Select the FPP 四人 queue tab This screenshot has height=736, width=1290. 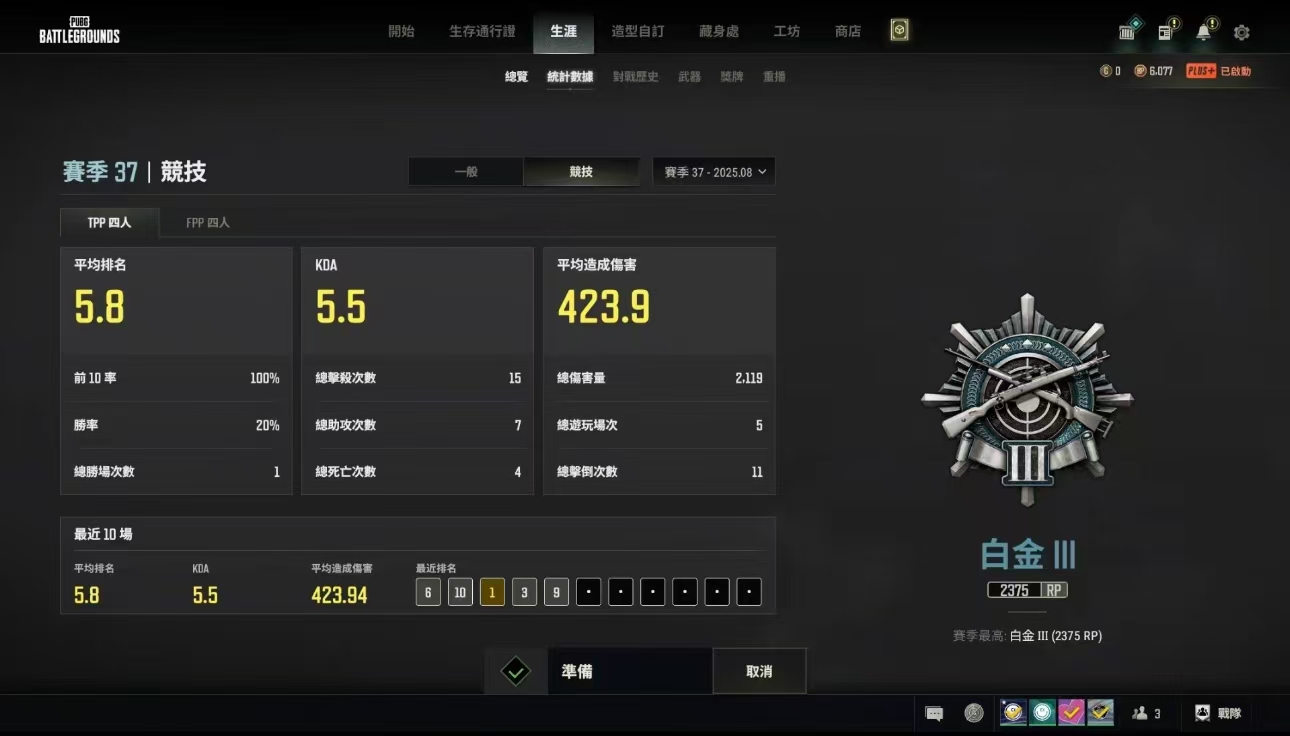(x=207, y=222)
